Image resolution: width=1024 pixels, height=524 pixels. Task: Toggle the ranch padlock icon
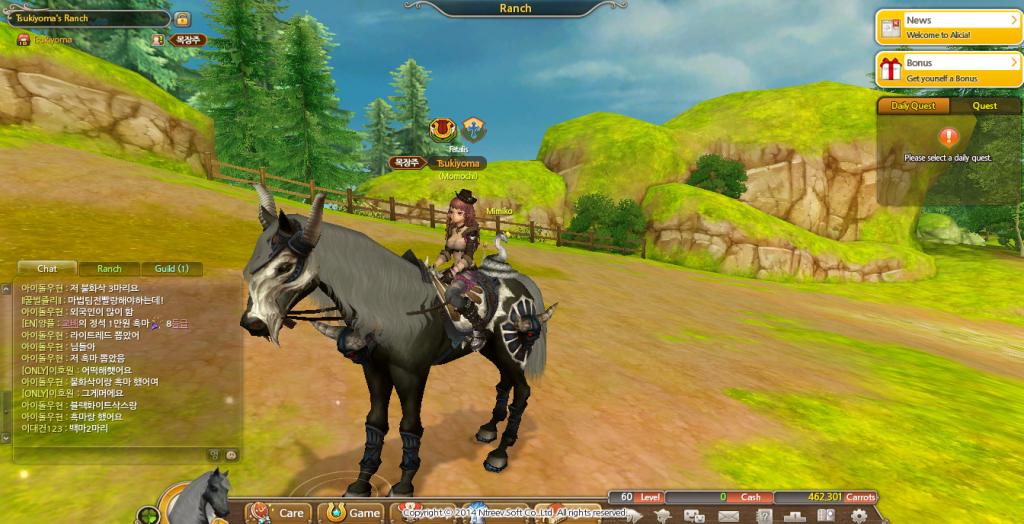coord(182,19)
